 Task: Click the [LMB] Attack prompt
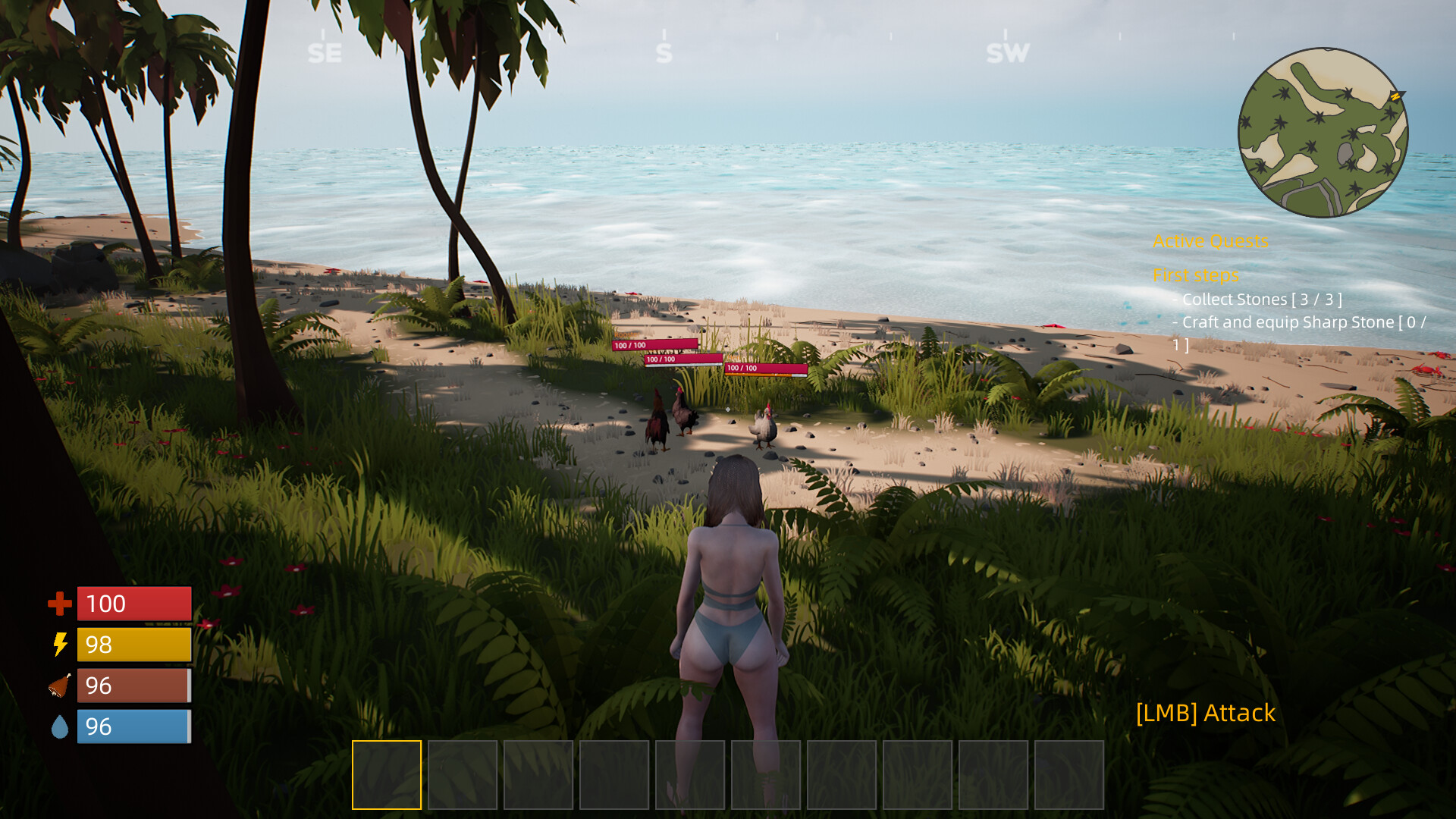(x=1205, y=714)
